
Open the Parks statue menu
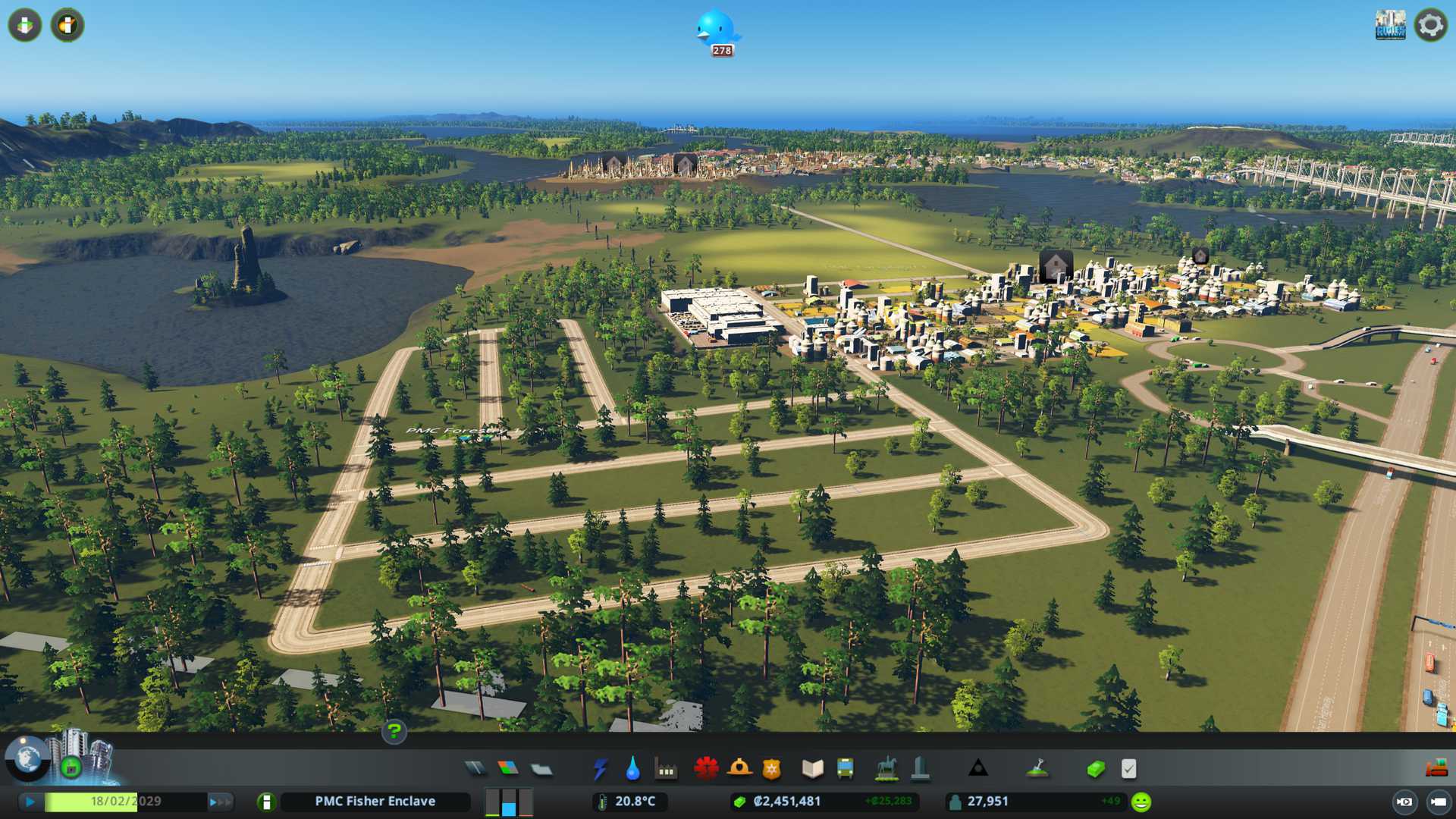tap(886, 769)
